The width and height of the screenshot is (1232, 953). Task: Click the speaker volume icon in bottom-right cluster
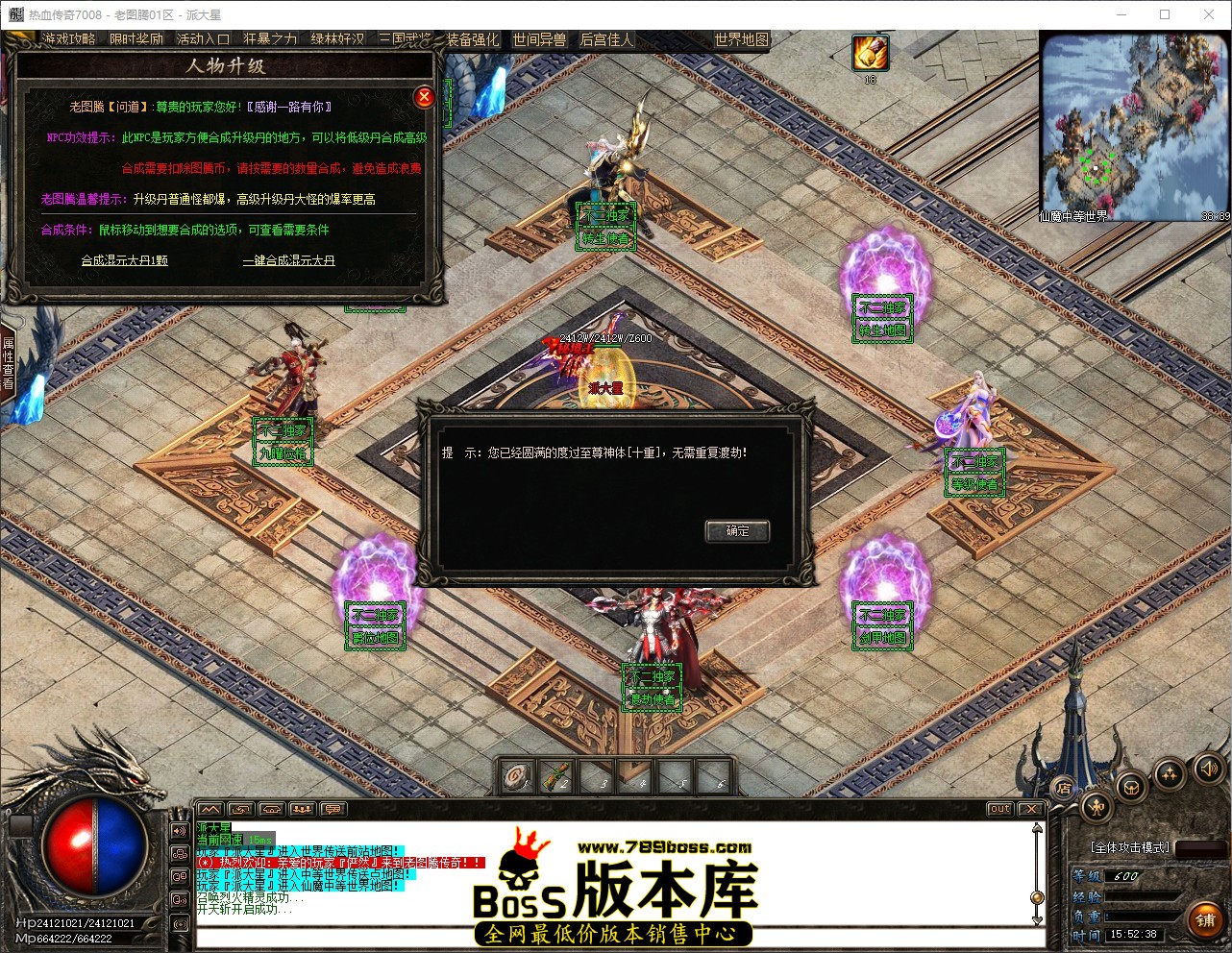coord(1207,769)
